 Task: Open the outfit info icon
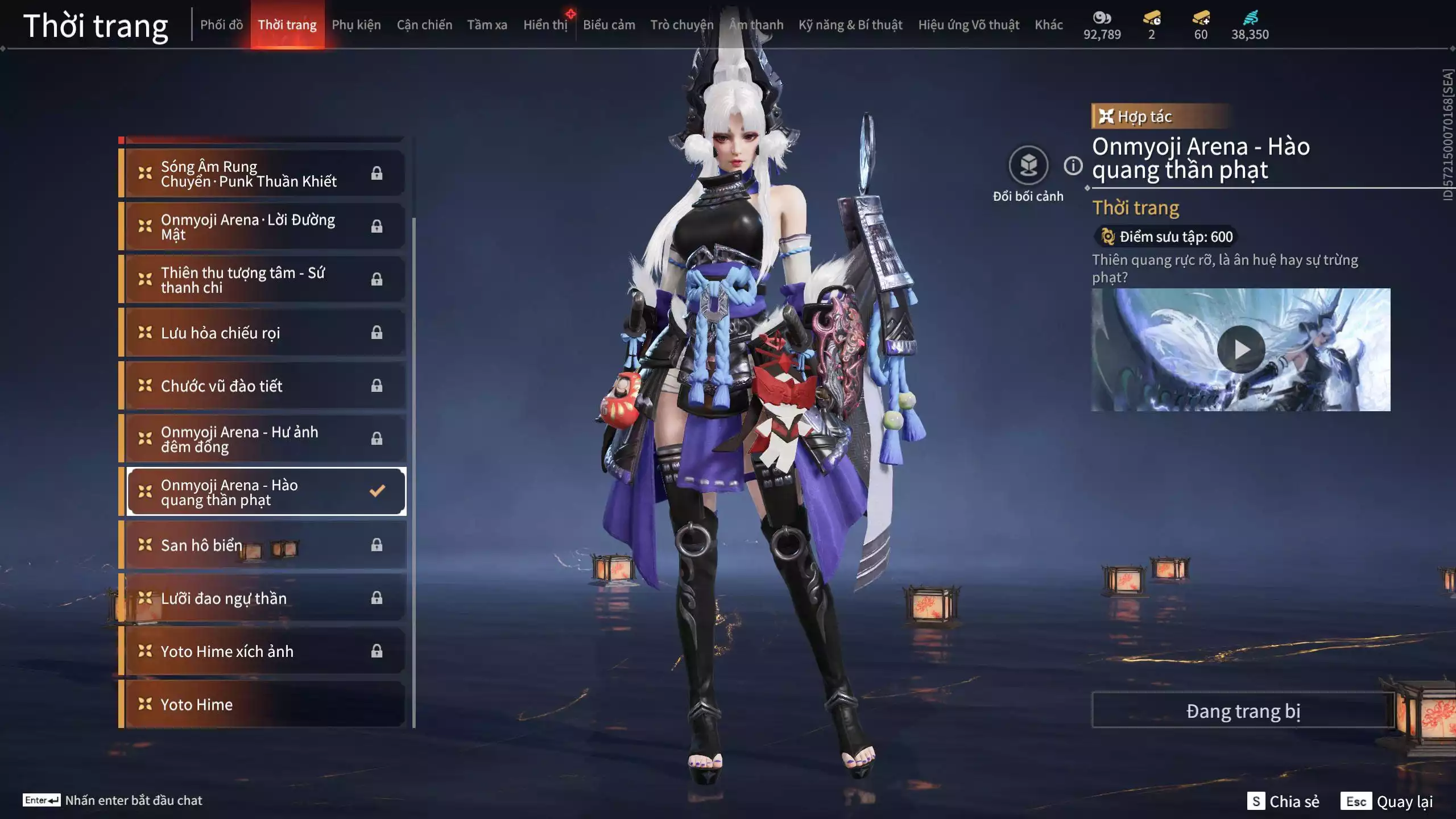(x=1073, y=166)
